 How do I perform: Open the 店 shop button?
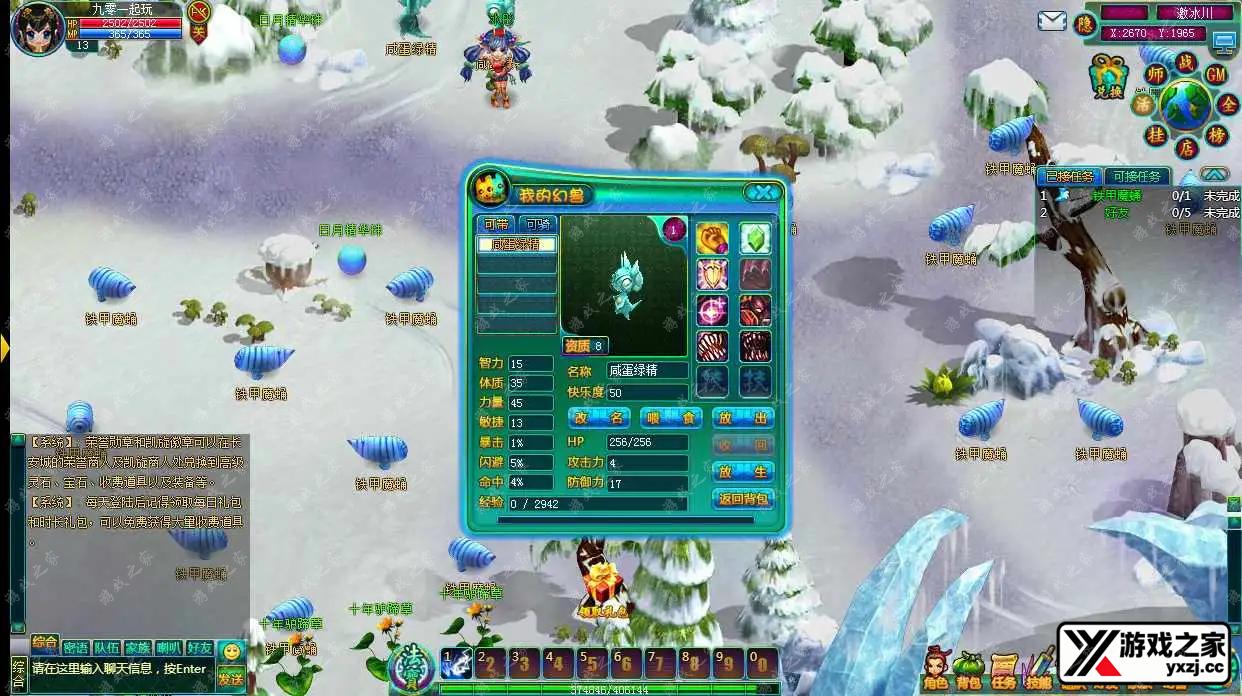[x=1186, y=148]
